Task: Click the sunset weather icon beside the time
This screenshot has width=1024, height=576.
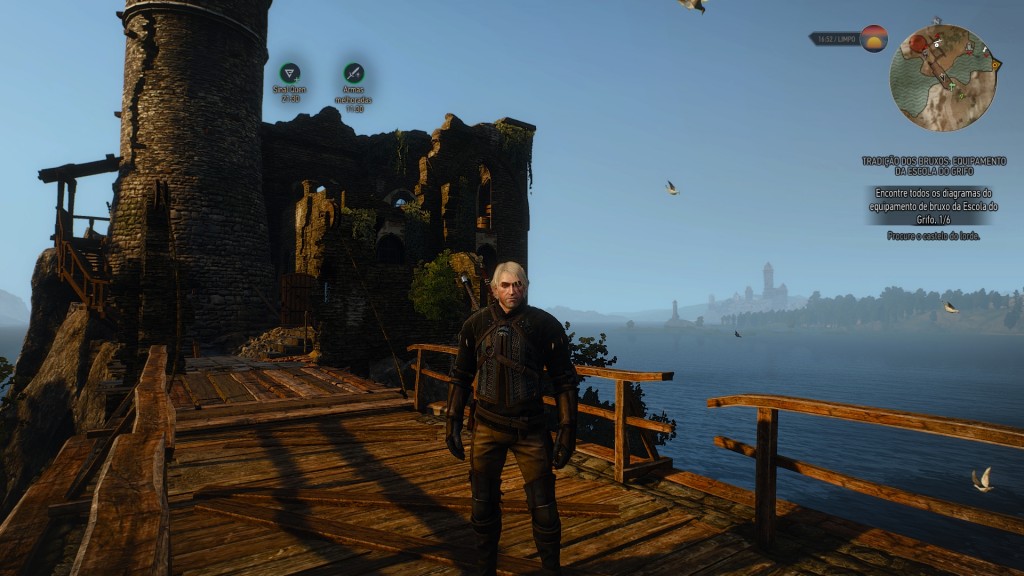Action: (x=874, y=39)
